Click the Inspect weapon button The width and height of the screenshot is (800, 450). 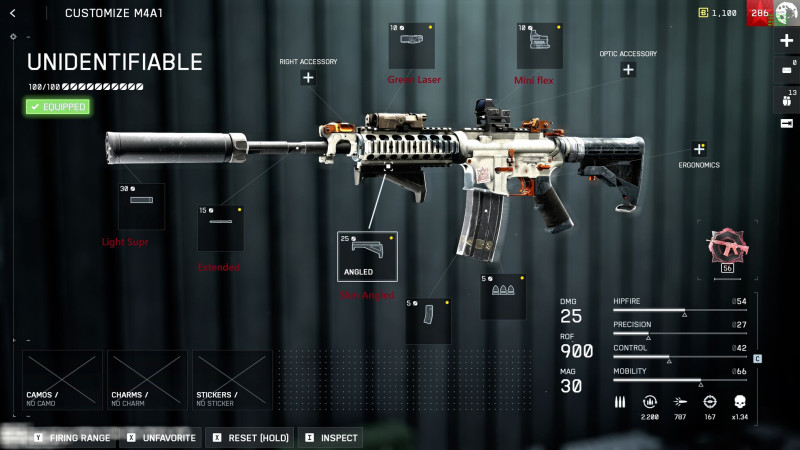click(x=328, y=437)
